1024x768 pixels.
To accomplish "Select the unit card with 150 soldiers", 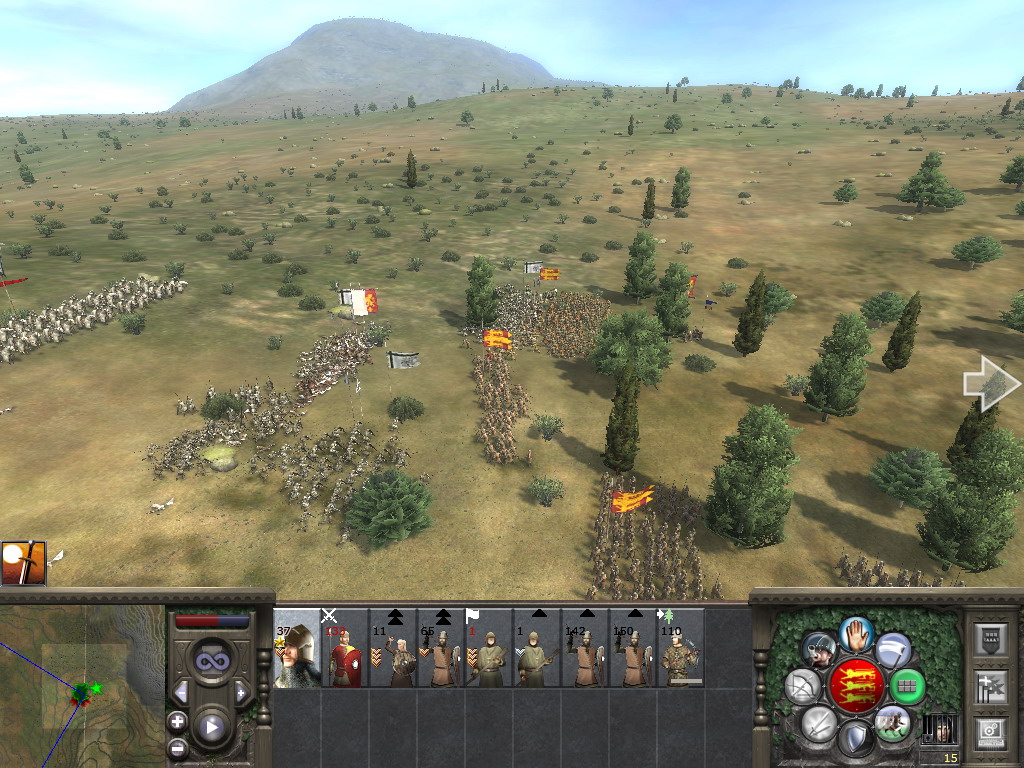I will click(x=632, y=648).
